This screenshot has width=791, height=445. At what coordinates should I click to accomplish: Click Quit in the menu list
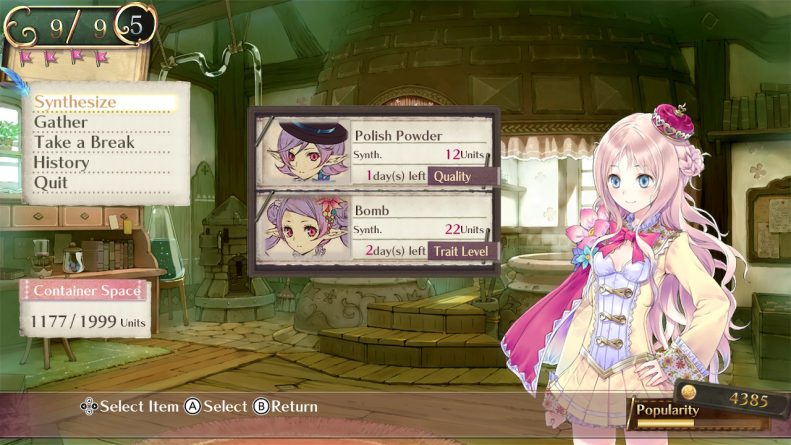pos(51,182)
